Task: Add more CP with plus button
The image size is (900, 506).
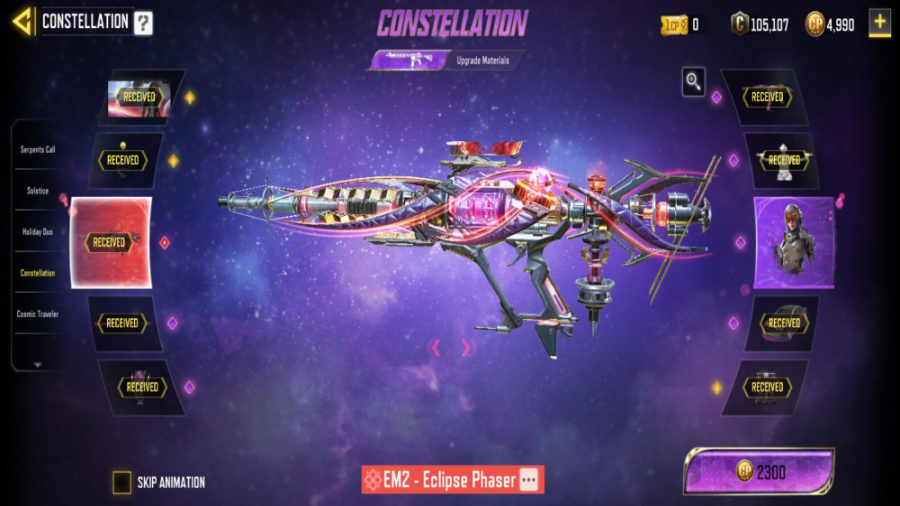Action: click(879, 23)
